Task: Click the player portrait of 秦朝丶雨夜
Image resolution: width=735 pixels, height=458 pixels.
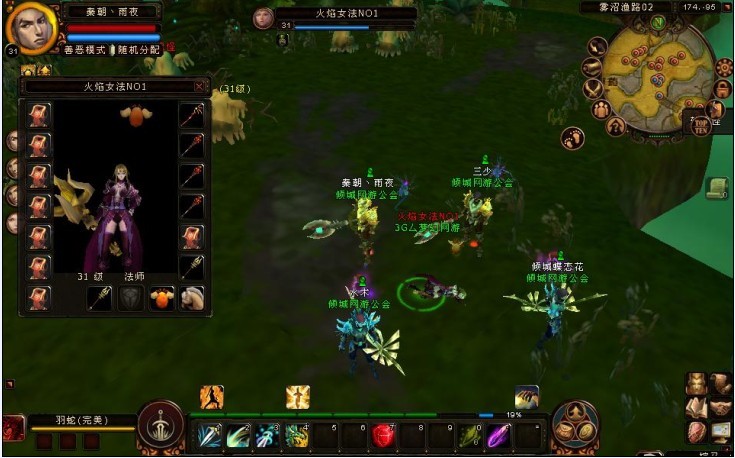Action: click(x=30, y=28)
